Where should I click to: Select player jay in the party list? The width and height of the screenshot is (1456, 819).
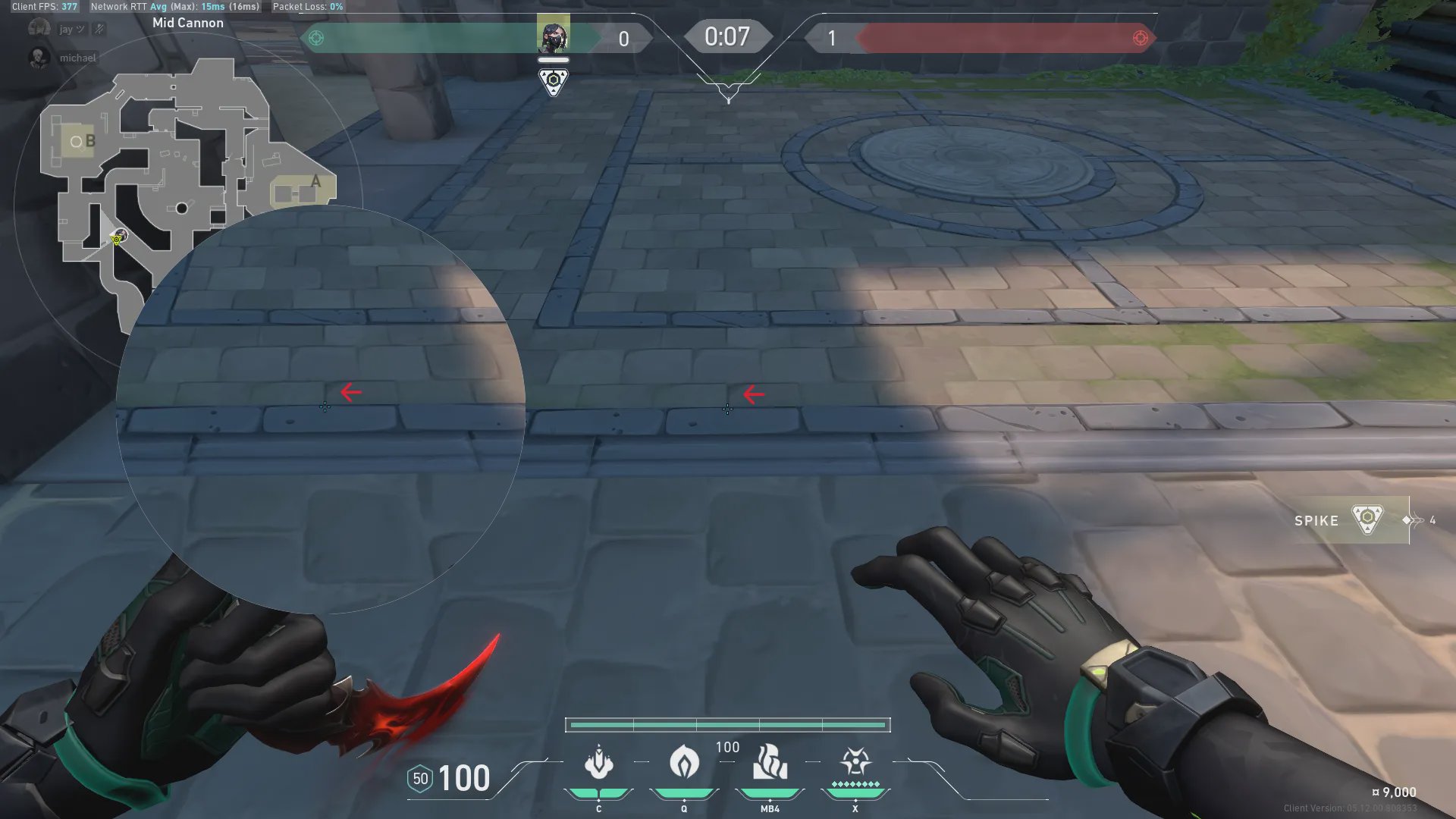pyautogui.click(x=67, y=29)
